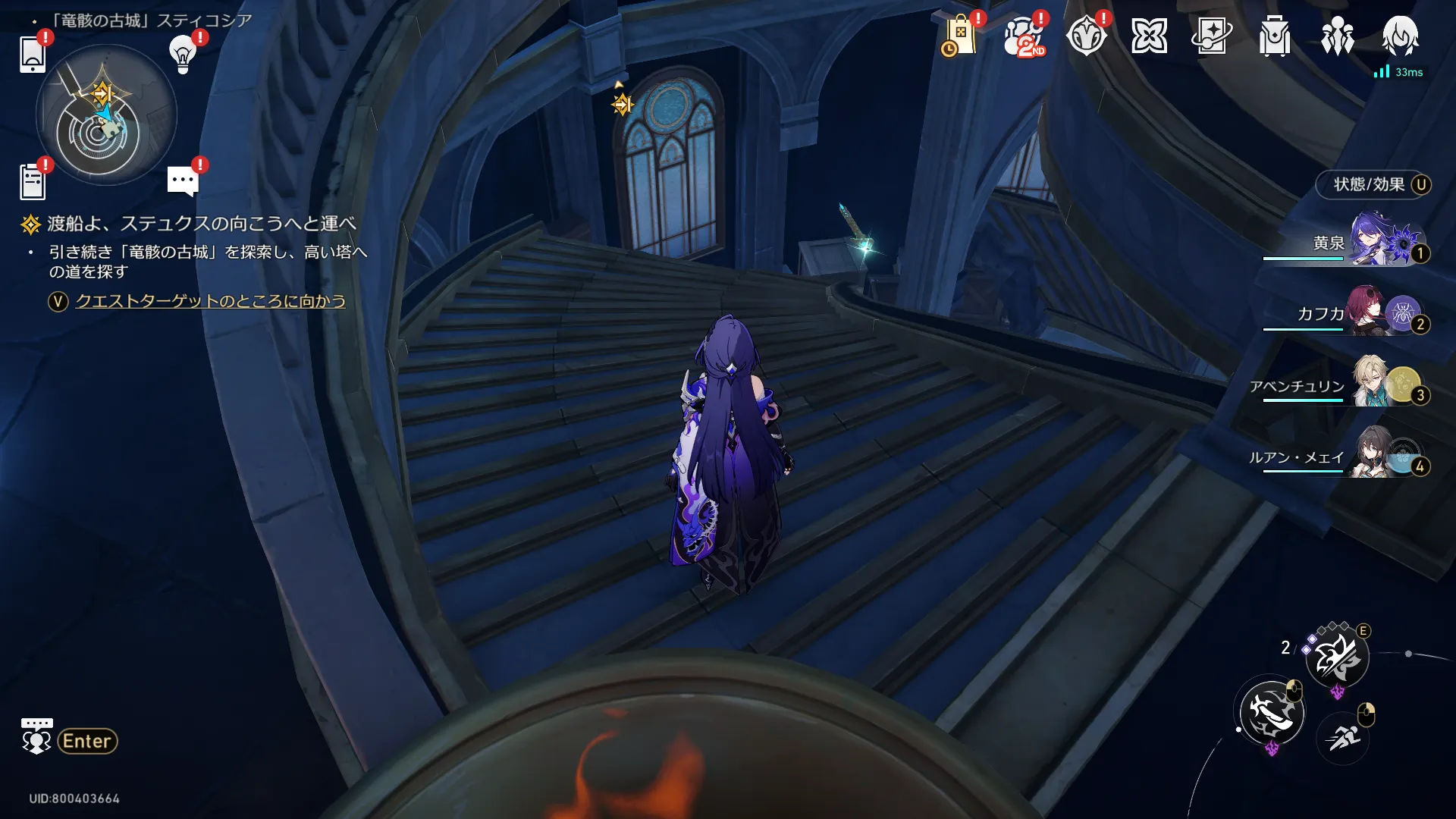Open the mission clipboard icon
The height and width of the screenshot is (819, 1456).
point(33,182)
